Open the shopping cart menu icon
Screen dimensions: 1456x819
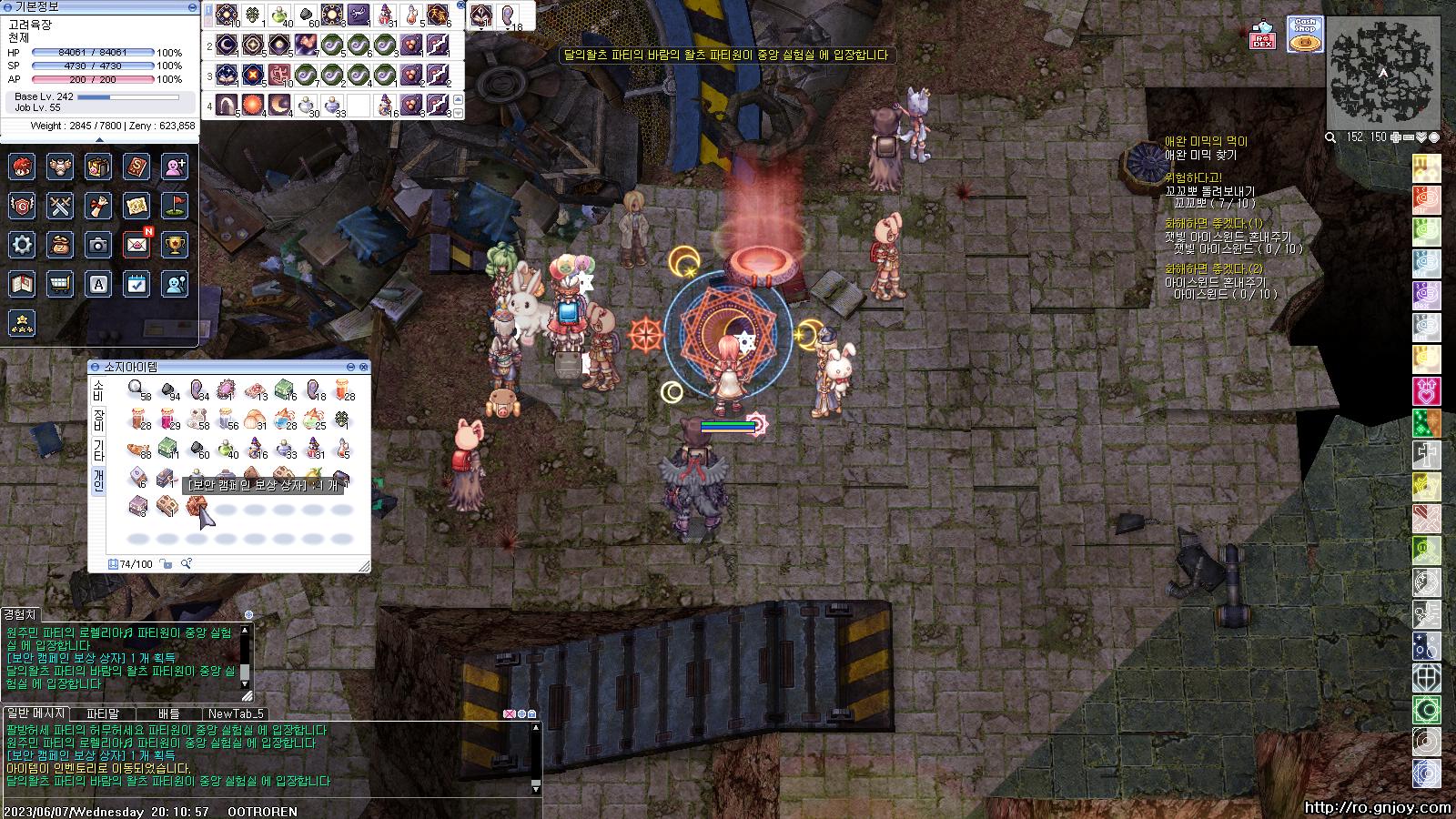point(60,284)
